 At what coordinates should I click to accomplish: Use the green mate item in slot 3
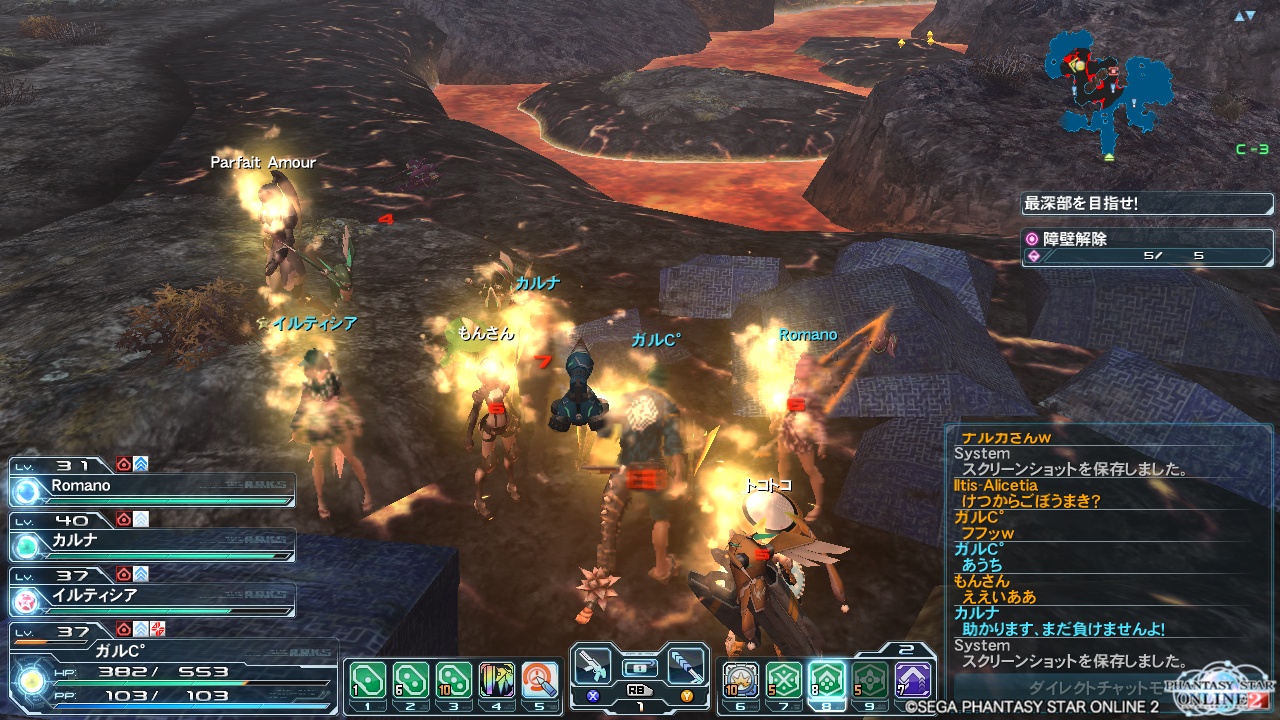454,682
